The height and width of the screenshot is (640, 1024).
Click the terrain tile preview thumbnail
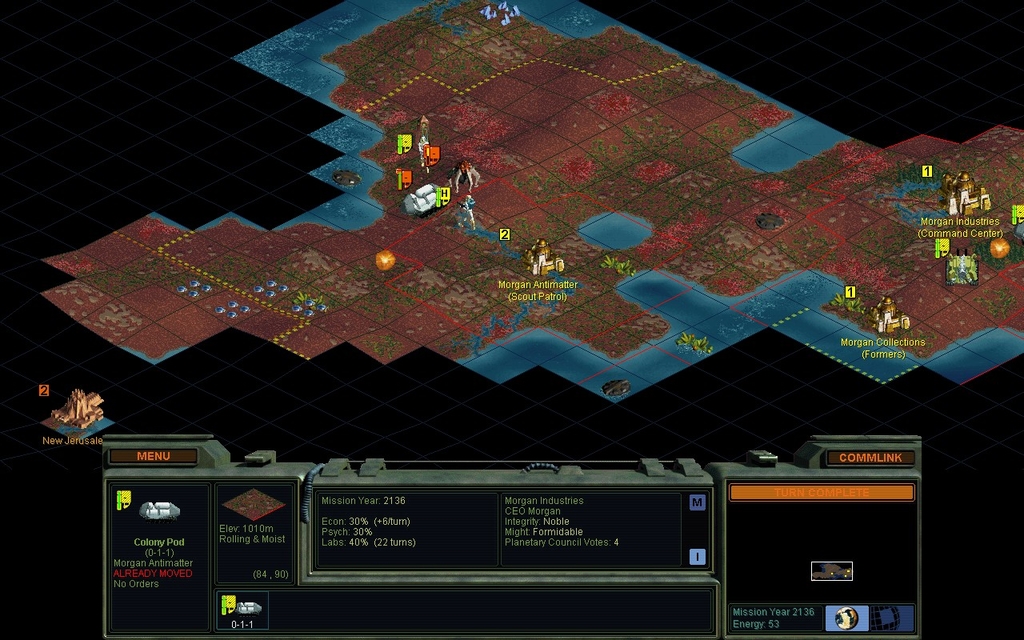click(x=253, y=504)
